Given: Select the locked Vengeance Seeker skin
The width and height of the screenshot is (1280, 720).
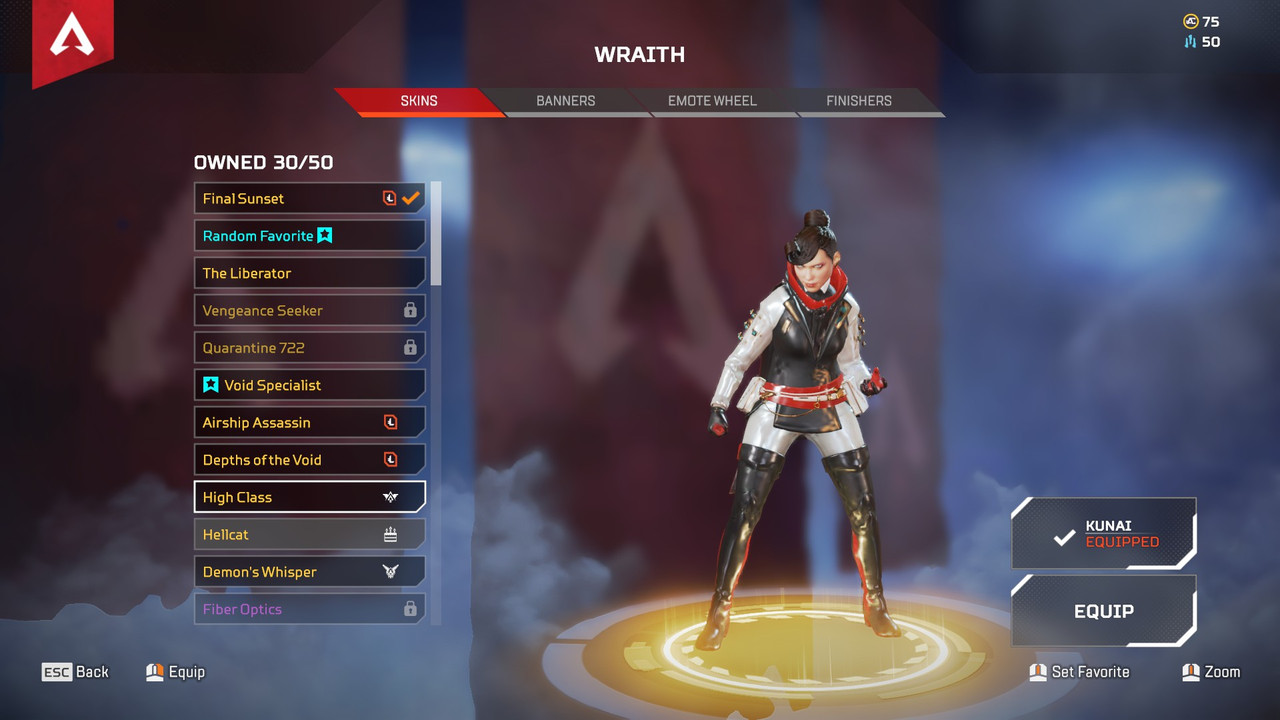Looking at the screenshot, I should pos(309,310).
